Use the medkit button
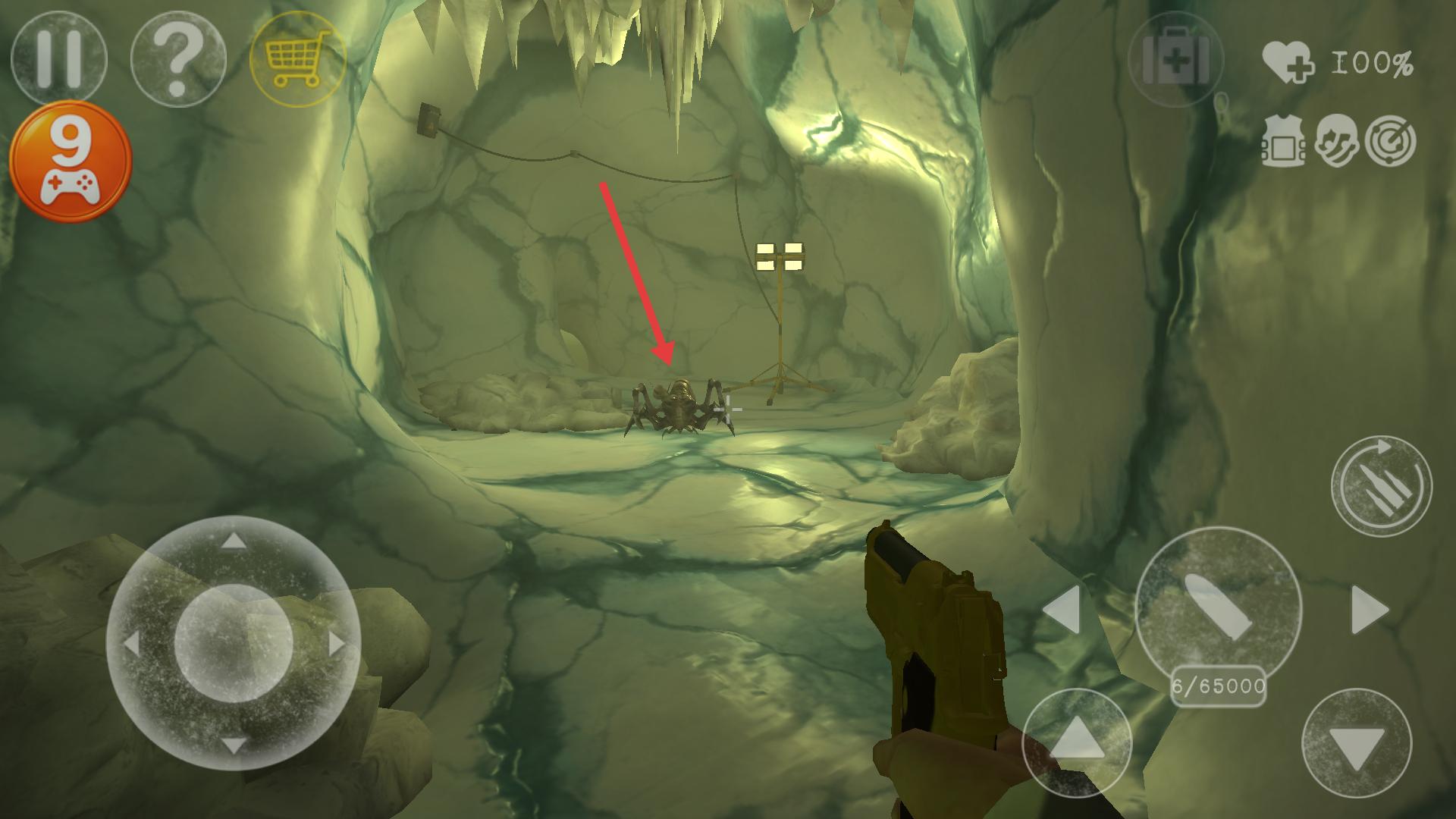 1175,58
